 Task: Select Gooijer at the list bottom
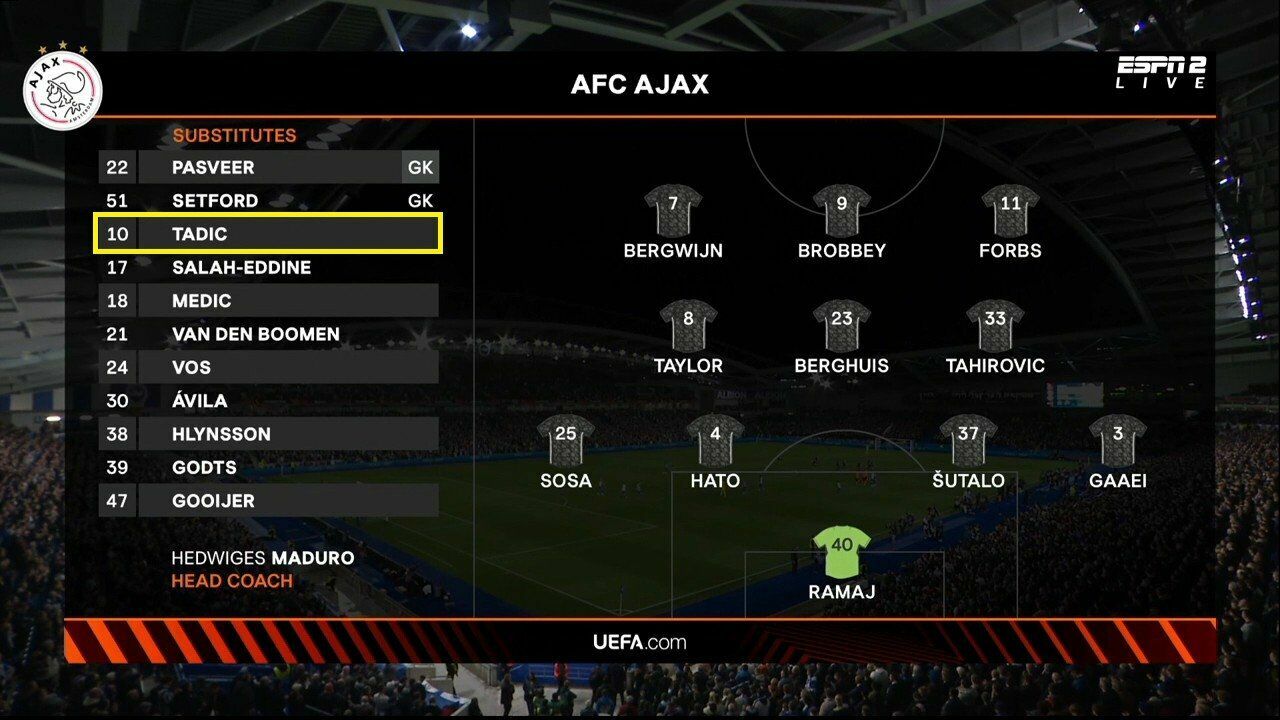click(268, 501)
